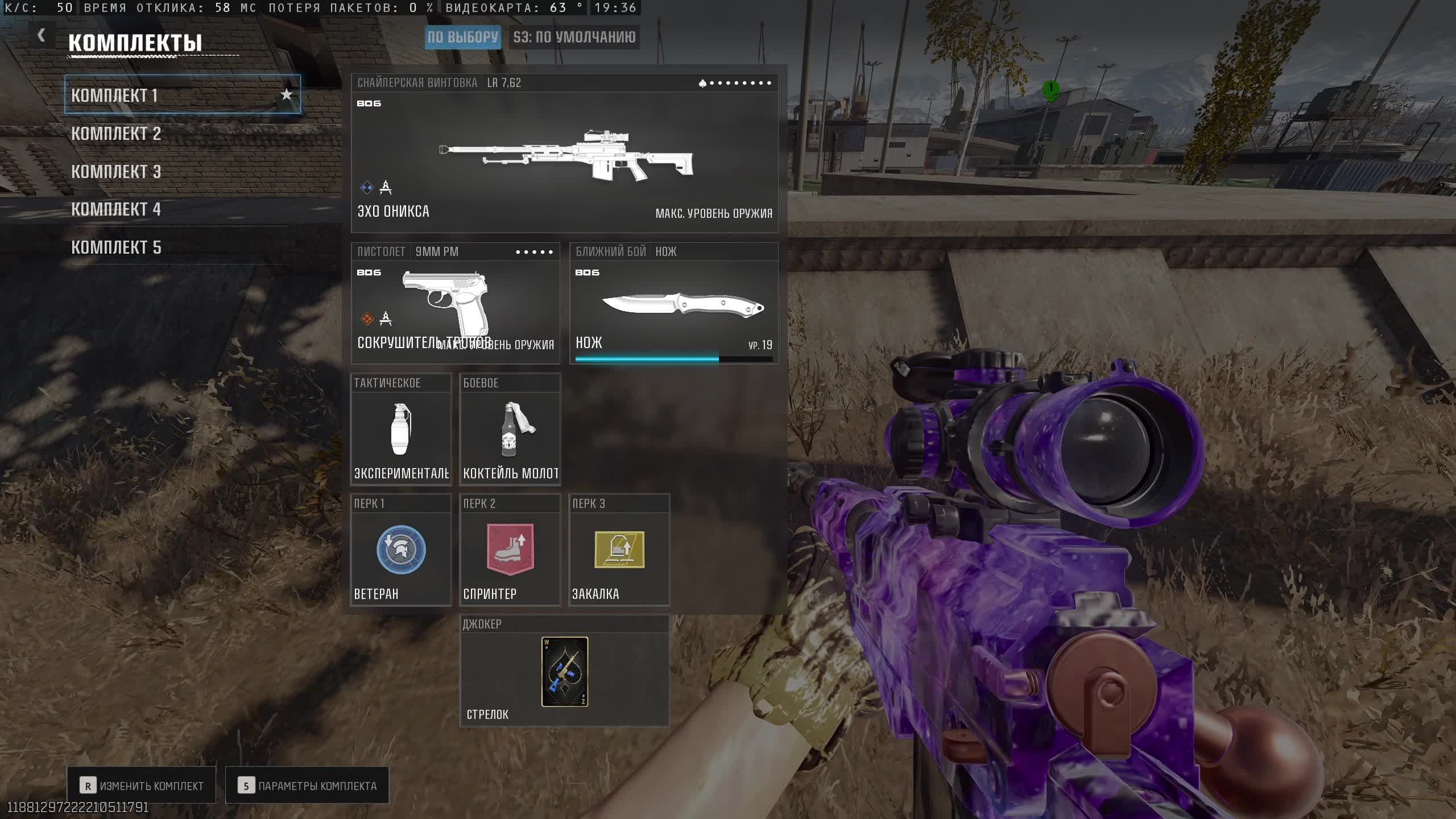Toggle favorite star on Комплект 1
Screen dimensions: 1456x819
point(287,94)
